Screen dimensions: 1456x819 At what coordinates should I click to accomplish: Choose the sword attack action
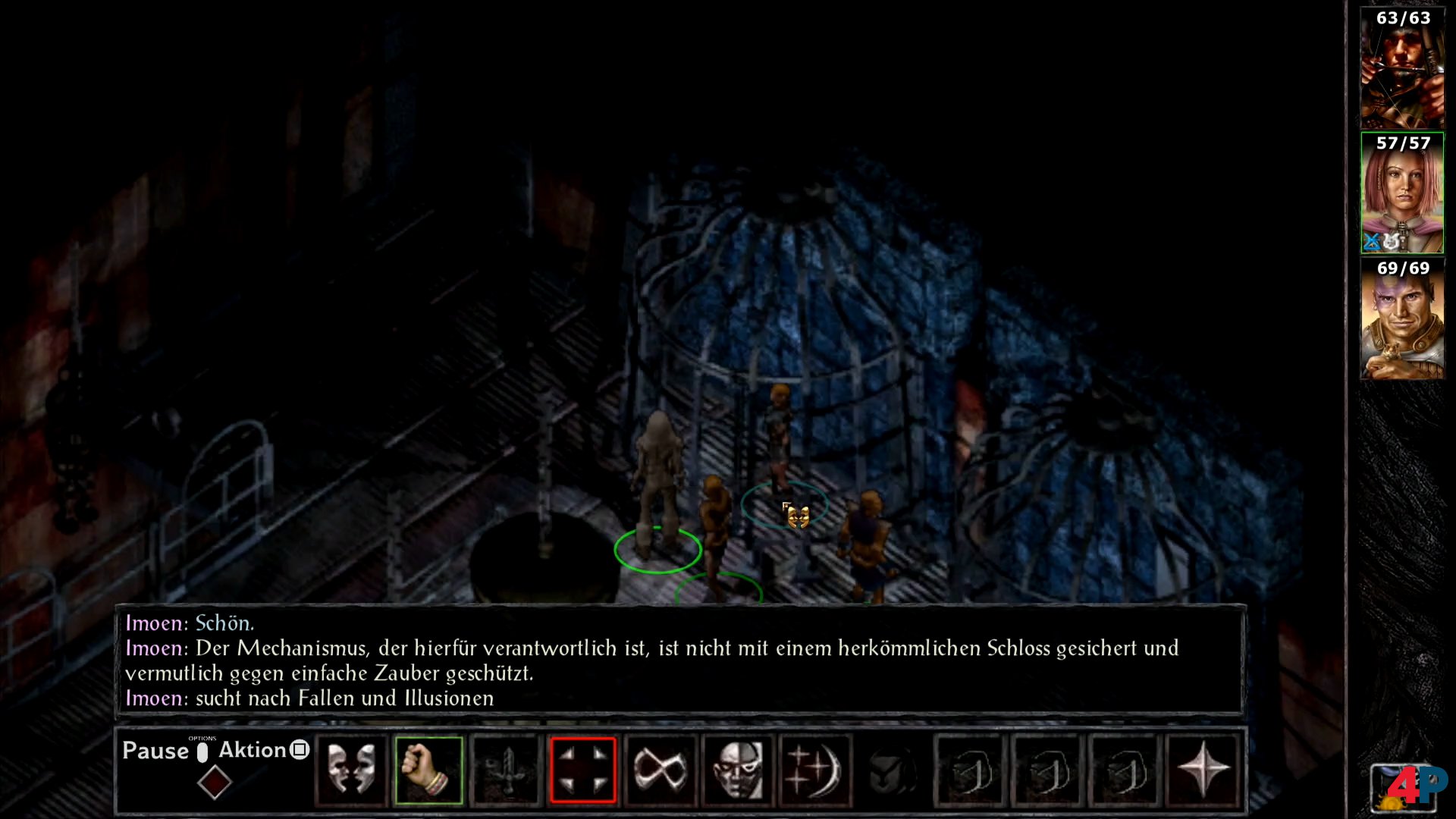[505, 769]
